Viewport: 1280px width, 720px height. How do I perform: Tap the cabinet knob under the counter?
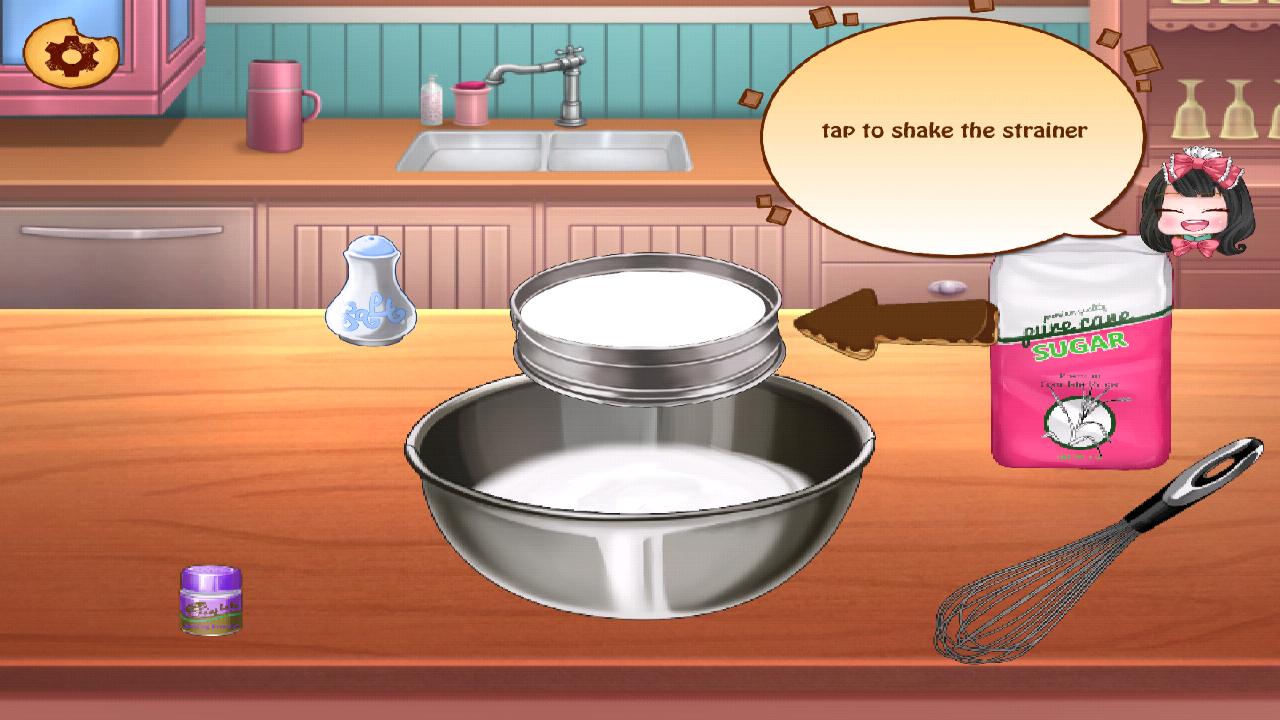pos(947,288)
